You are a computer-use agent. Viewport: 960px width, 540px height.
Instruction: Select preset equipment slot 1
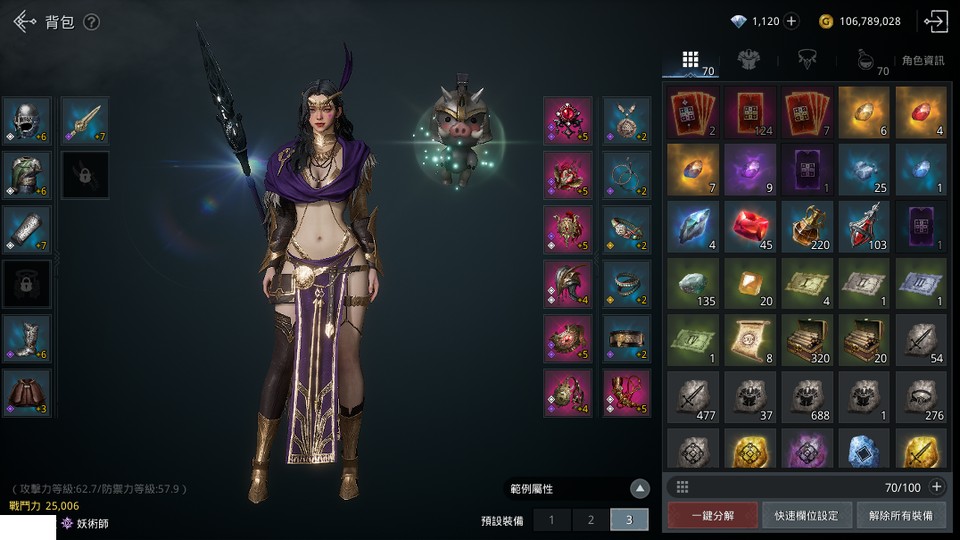click(x=551, y=520)
